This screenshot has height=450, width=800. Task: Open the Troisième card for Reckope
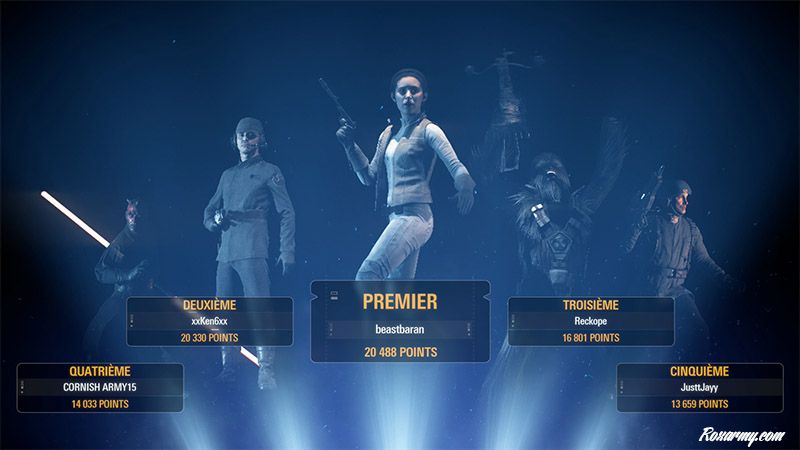pyautogui.click(x=590, y=321)
